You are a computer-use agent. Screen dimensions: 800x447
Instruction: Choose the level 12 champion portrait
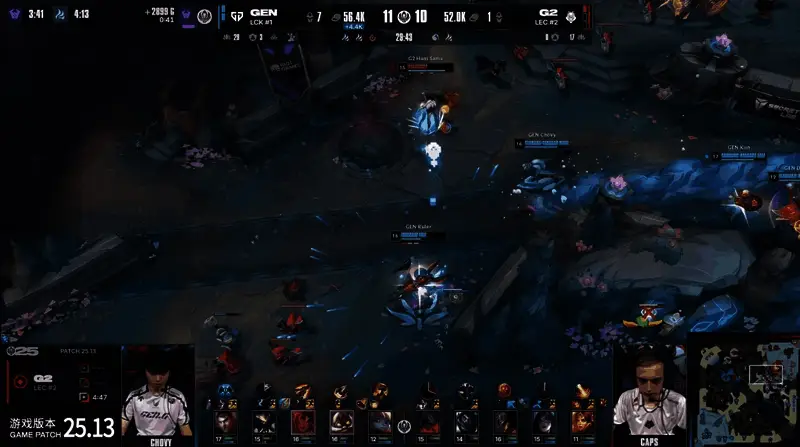[378, 422]
